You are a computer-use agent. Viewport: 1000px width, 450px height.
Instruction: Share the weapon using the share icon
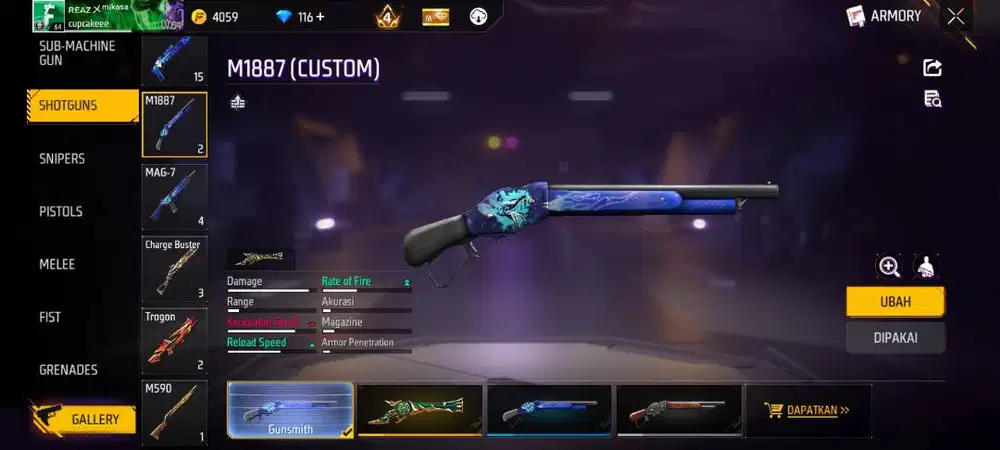[932, 68]
